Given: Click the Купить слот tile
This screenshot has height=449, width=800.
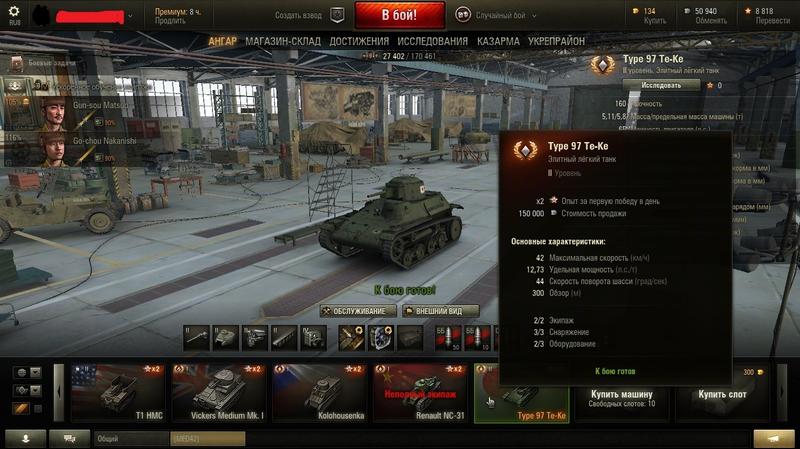Looking at the screenshot, I should tap(723, 393).
